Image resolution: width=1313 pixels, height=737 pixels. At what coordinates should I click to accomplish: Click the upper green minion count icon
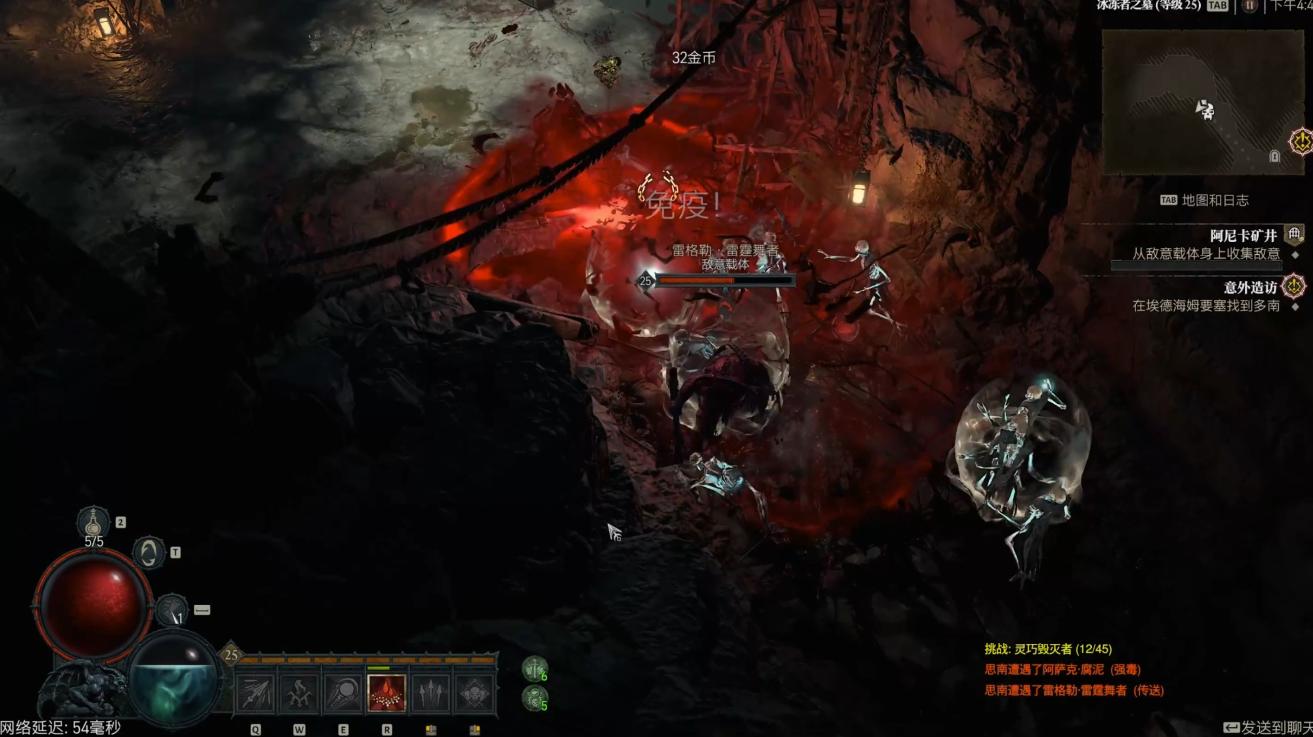coord(535,668)
